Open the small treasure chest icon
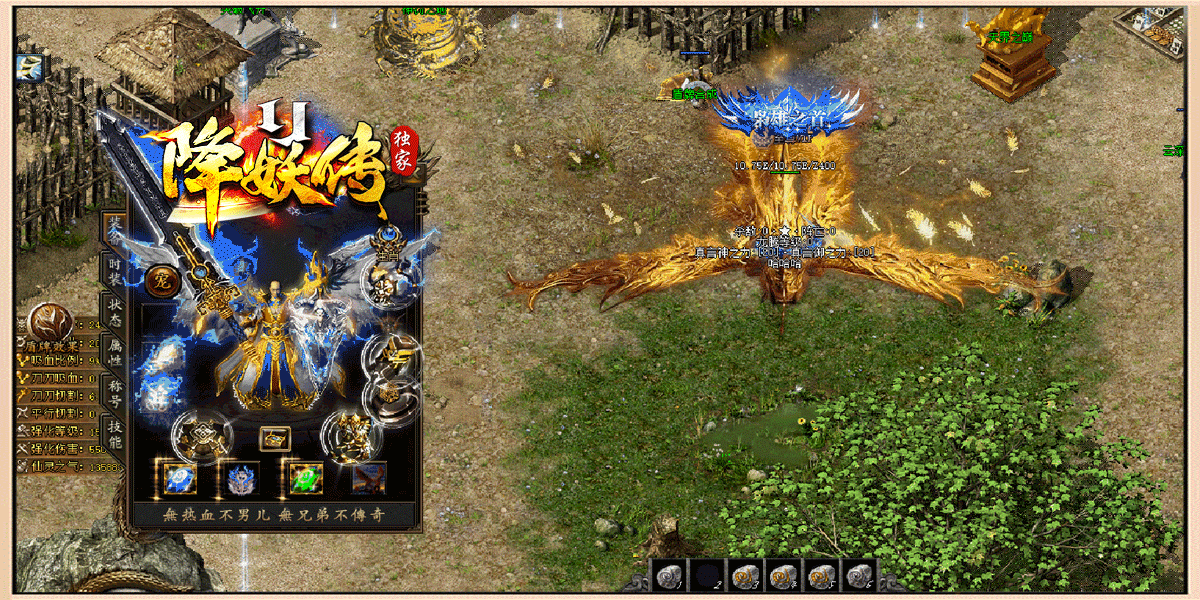1200x600 pixels. (274, 438)
